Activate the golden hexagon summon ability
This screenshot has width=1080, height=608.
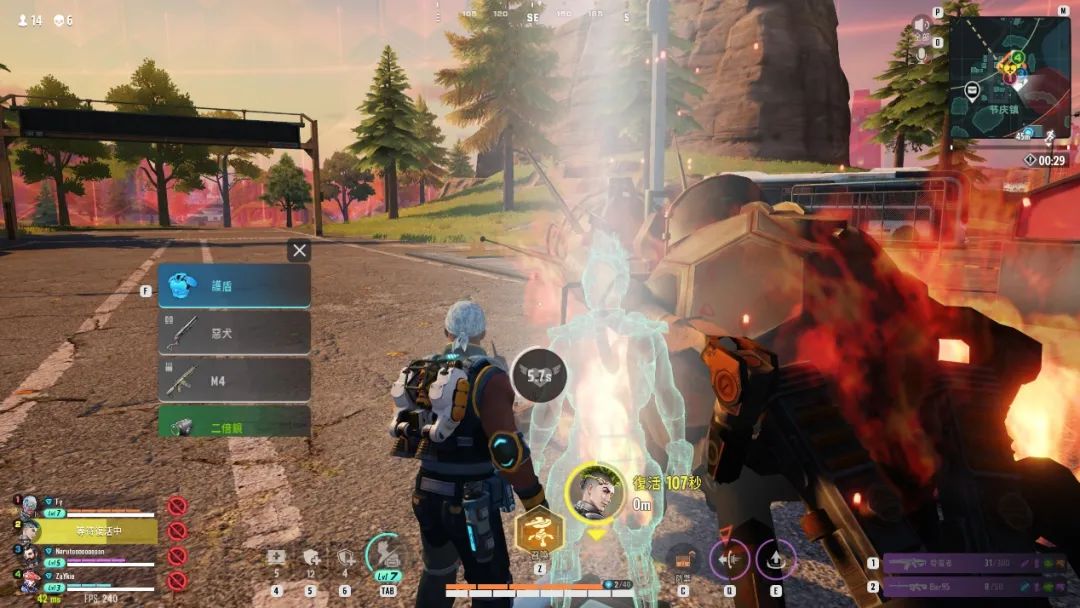pos(538,530)
